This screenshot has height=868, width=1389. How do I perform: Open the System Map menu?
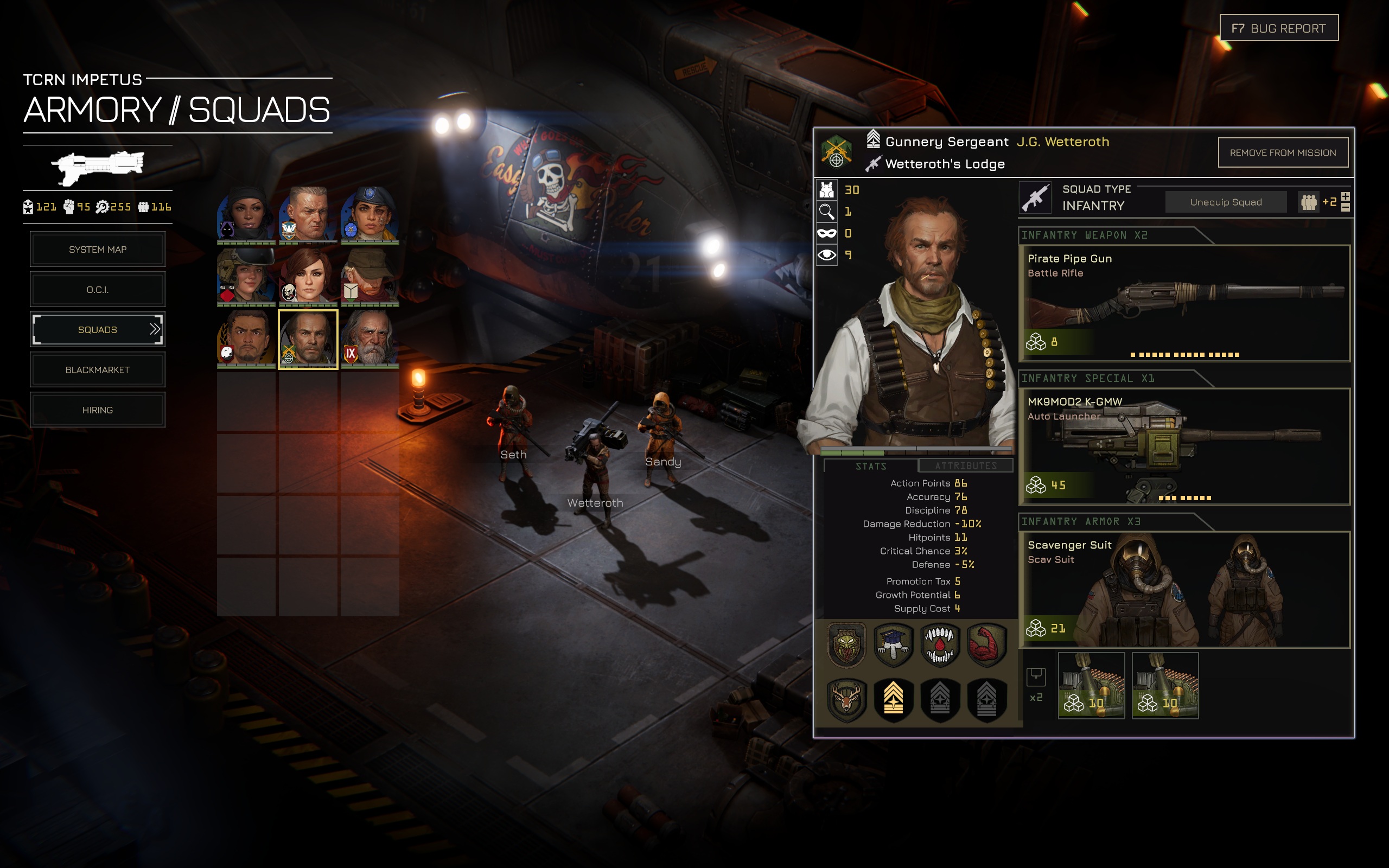pyautogui.click(x=98, y=249)
